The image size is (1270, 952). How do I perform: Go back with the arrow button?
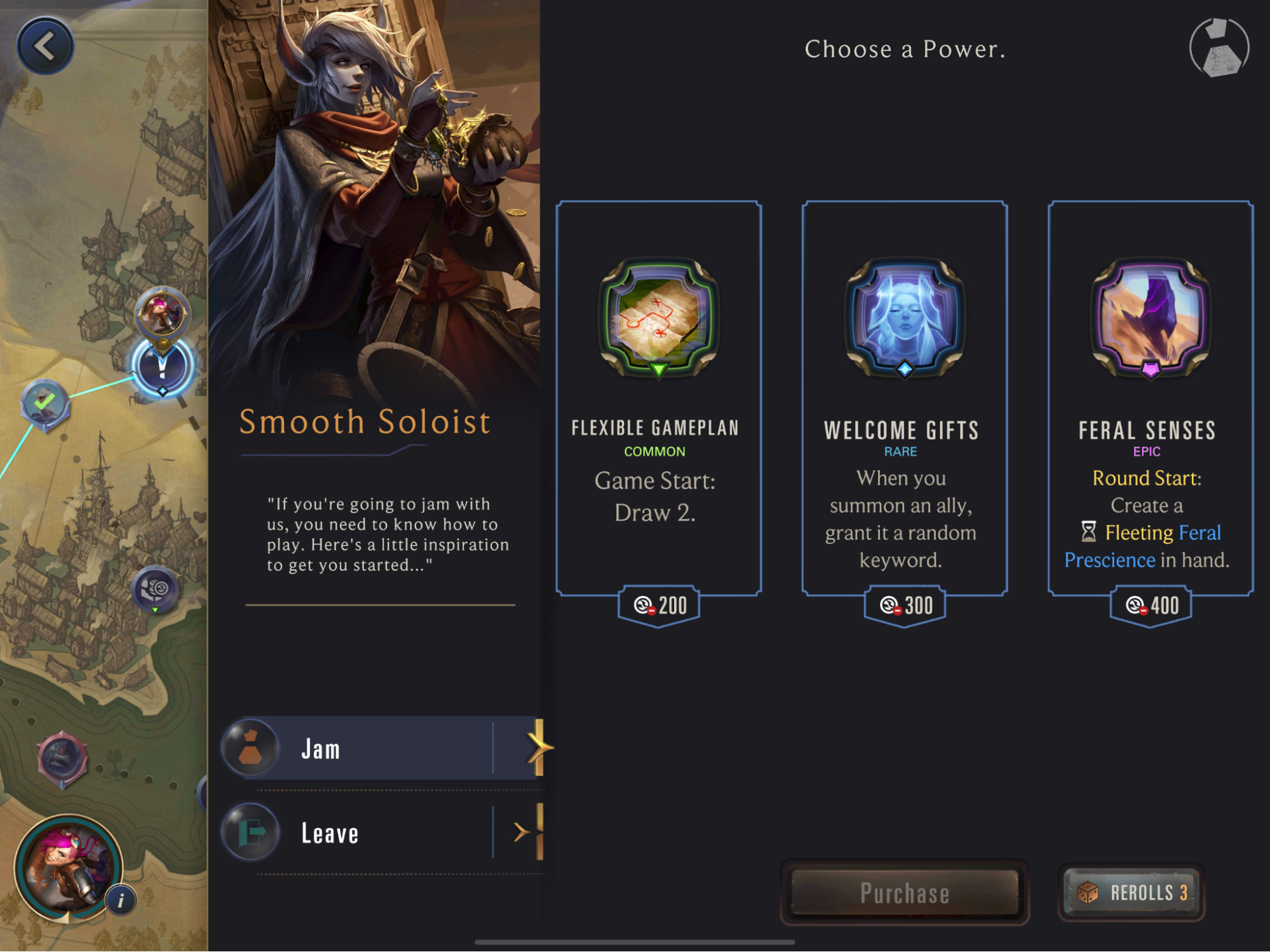[x=45, y=46]
